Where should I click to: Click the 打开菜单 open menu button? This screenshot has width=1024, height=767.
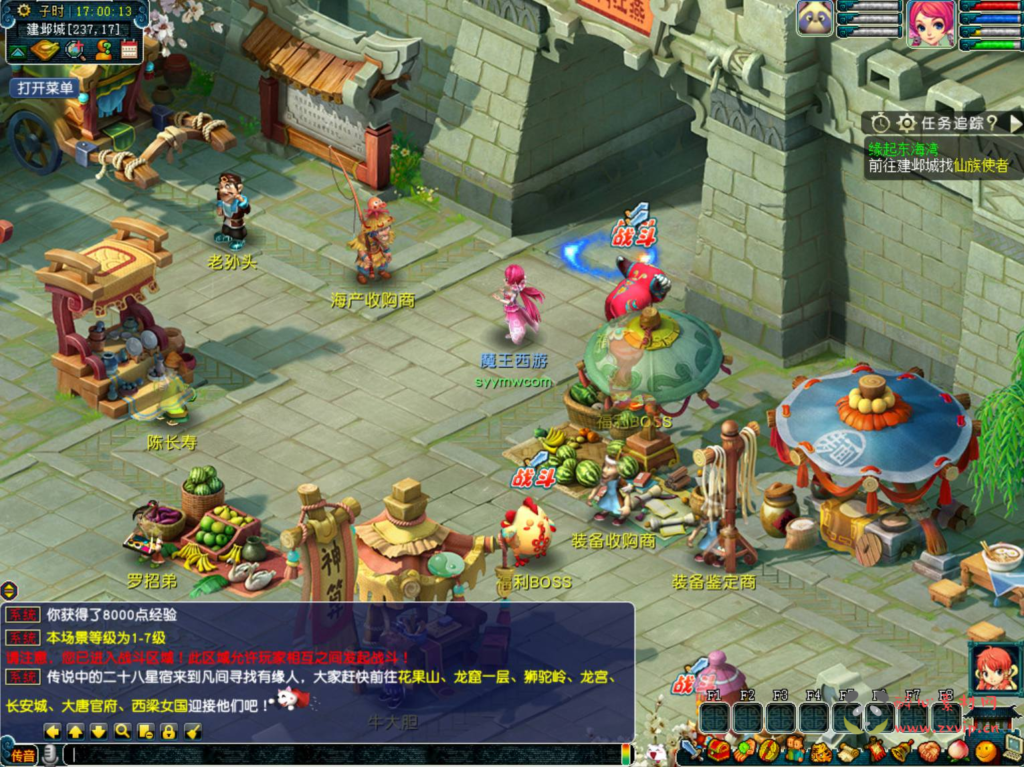pyautogui.click(x=46, y=88)
